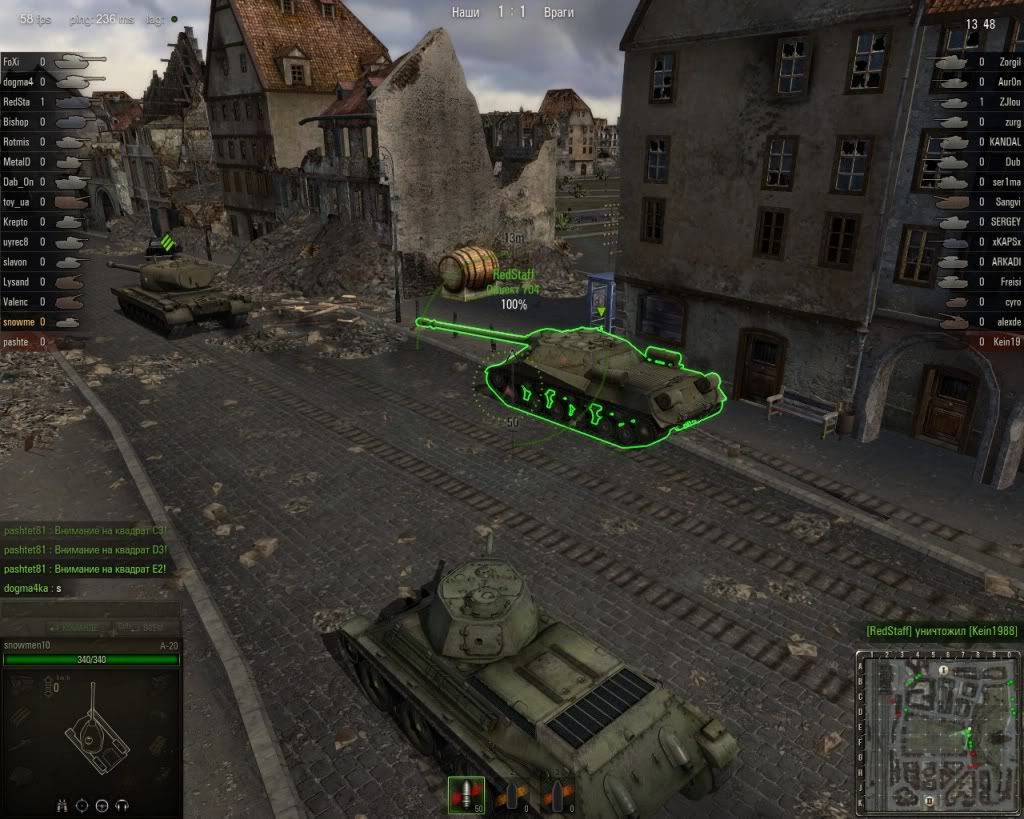Viewport: 1024px width, 819px height.
Task: Click the headphones icon in the damage panel
Action: click(x=124, y=804)
